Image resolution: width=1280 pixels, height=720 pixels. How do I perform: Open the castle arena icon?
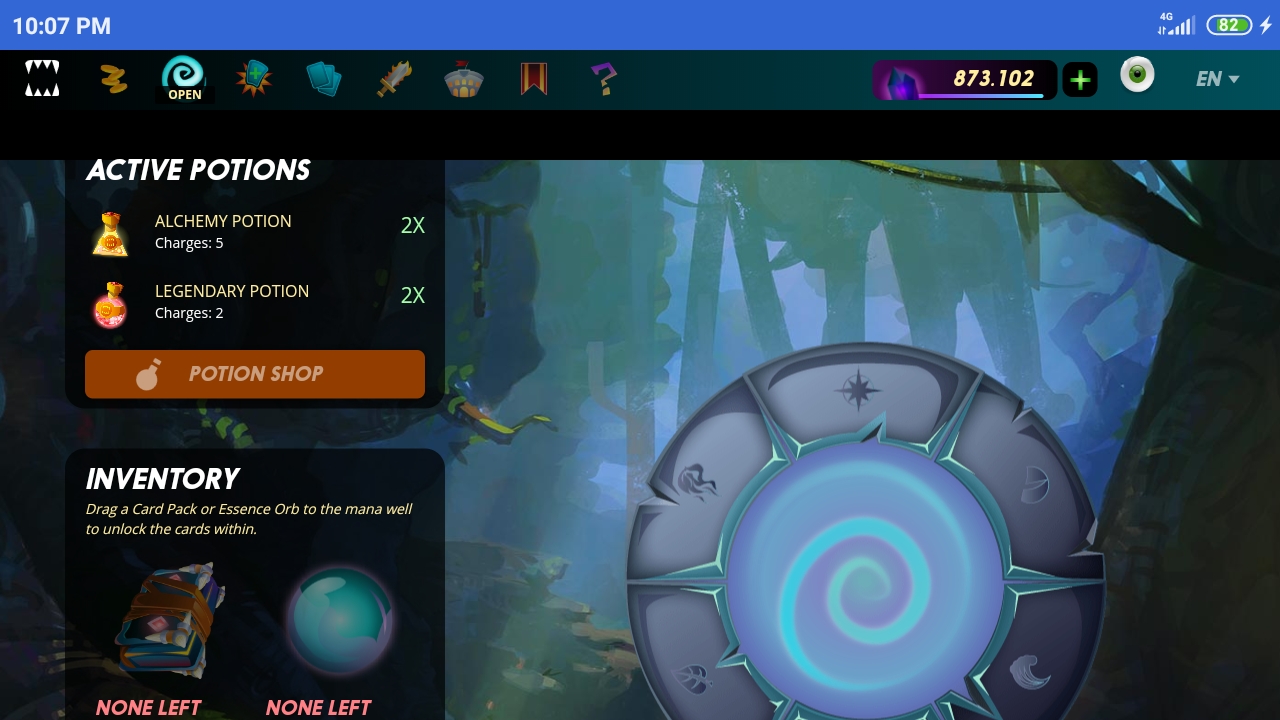point(464,80)
